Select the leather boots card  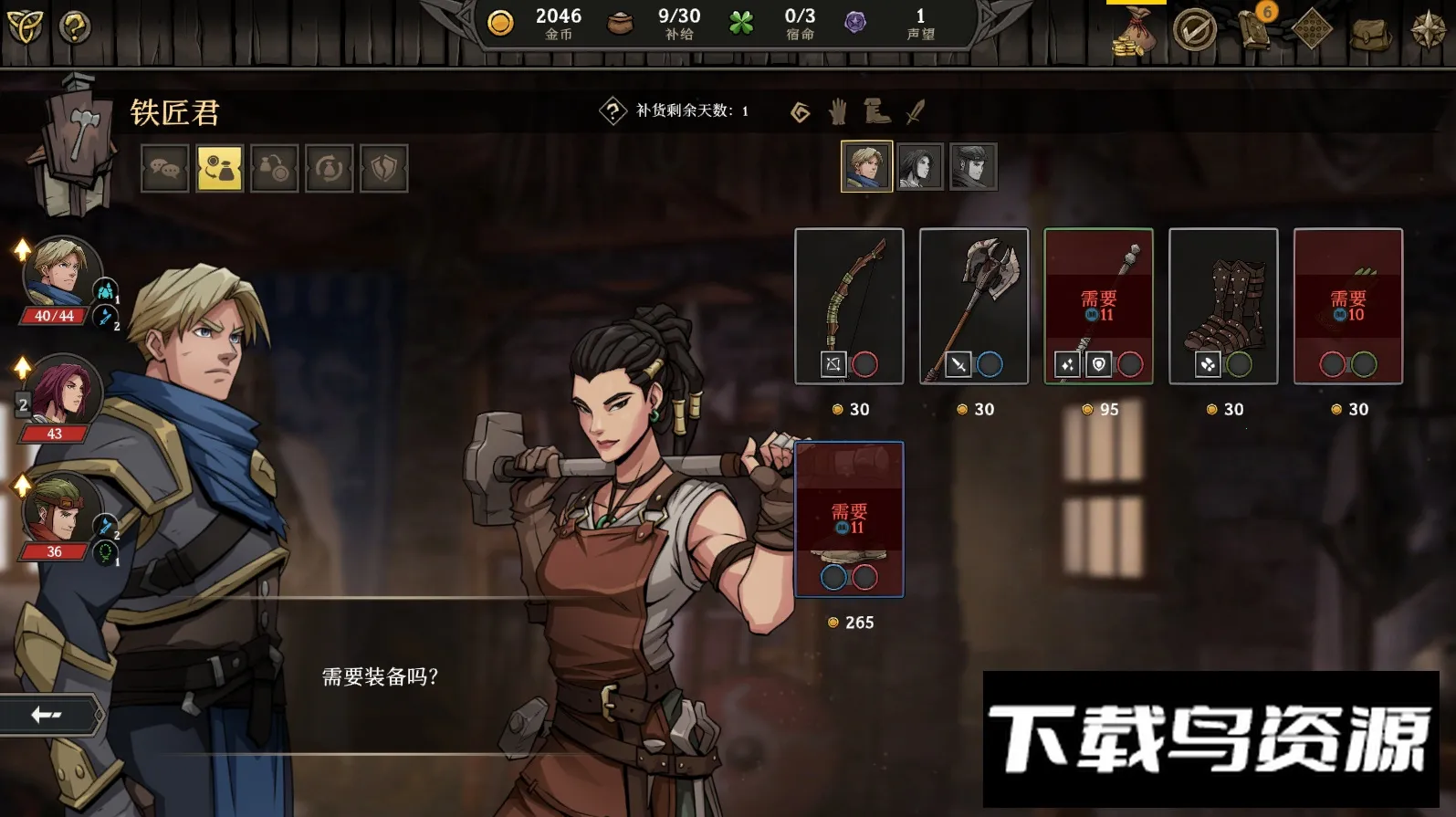(1223, 306)
